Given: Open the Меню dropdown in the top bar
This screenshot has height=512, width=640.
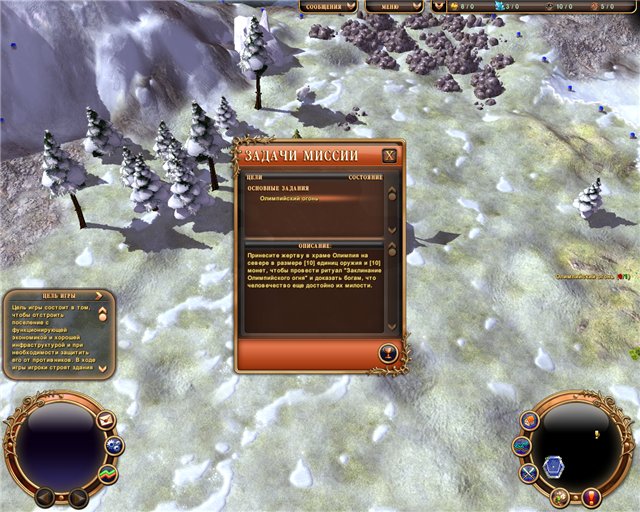Looking at the screenshot, I should 394,6.
